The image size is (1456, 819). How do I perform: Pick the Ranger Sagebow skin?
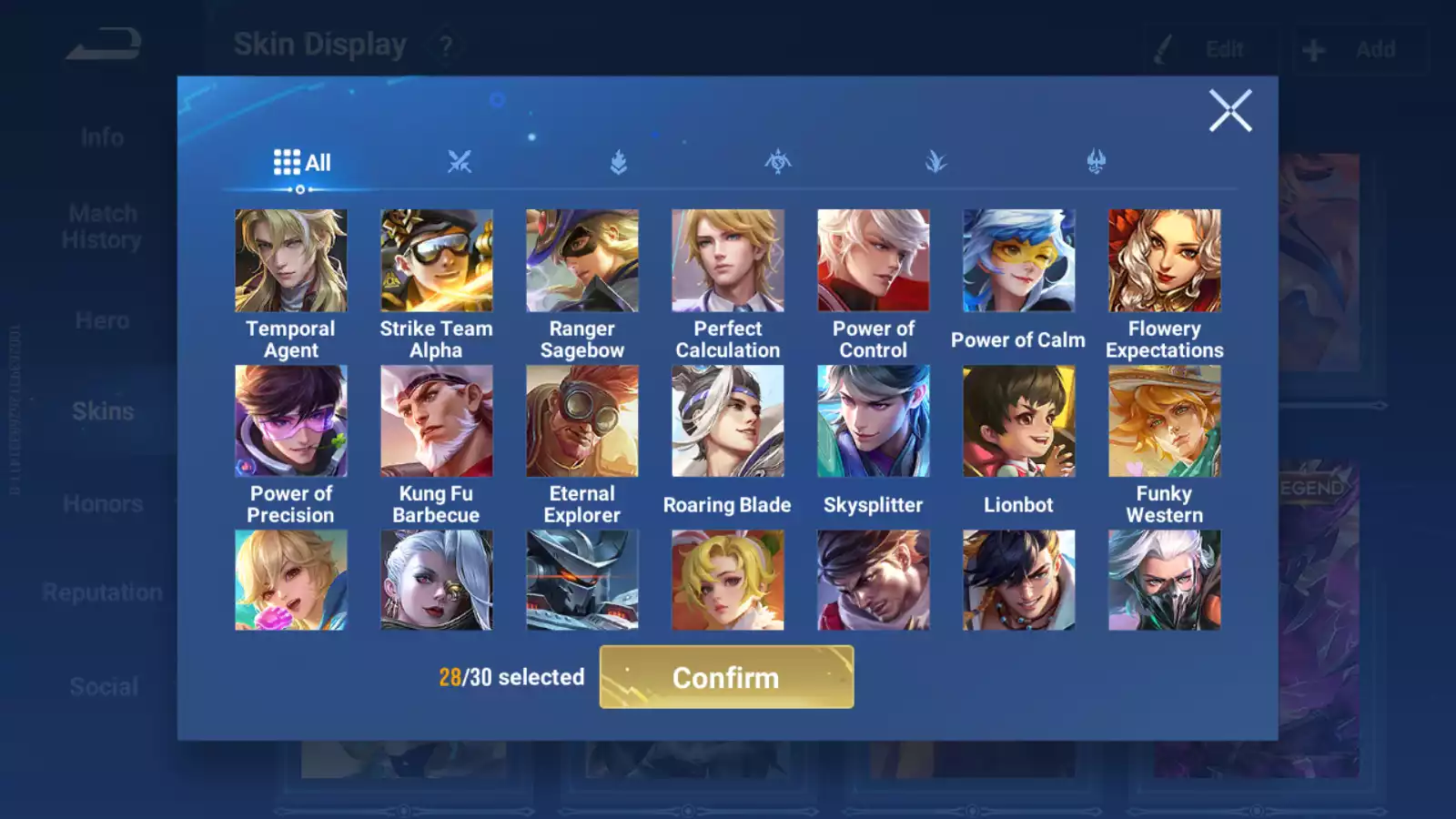[x=581, y=261]
